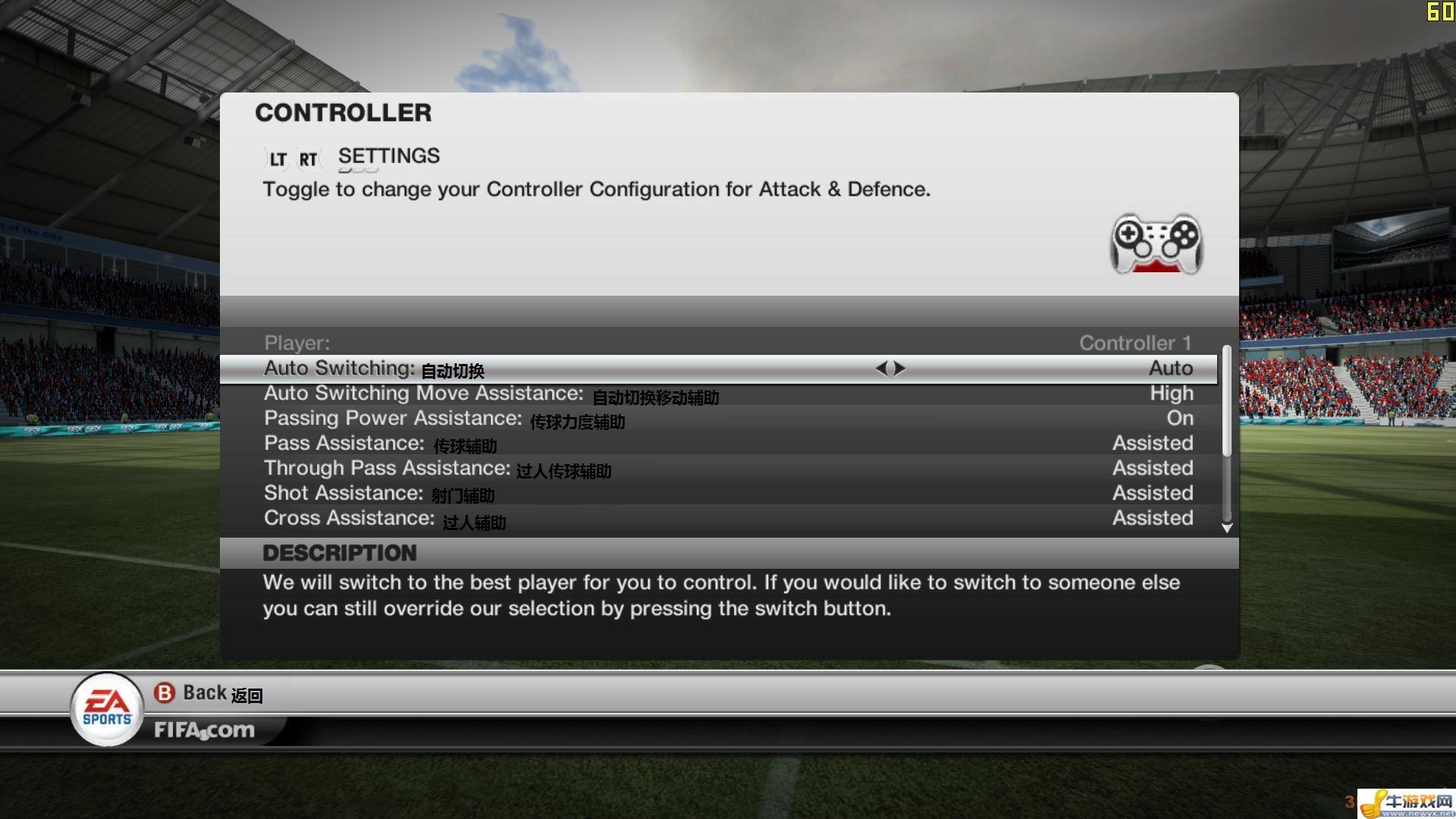
Task: Click the EA Sports logo badge
Action: coord(107,709)
